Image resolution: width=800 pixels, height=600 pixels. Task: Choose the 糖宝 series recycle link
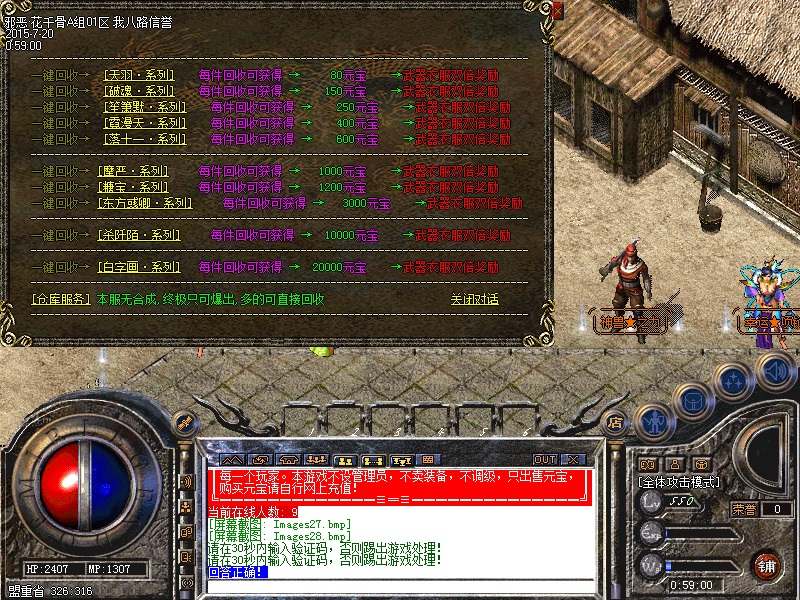134,187
